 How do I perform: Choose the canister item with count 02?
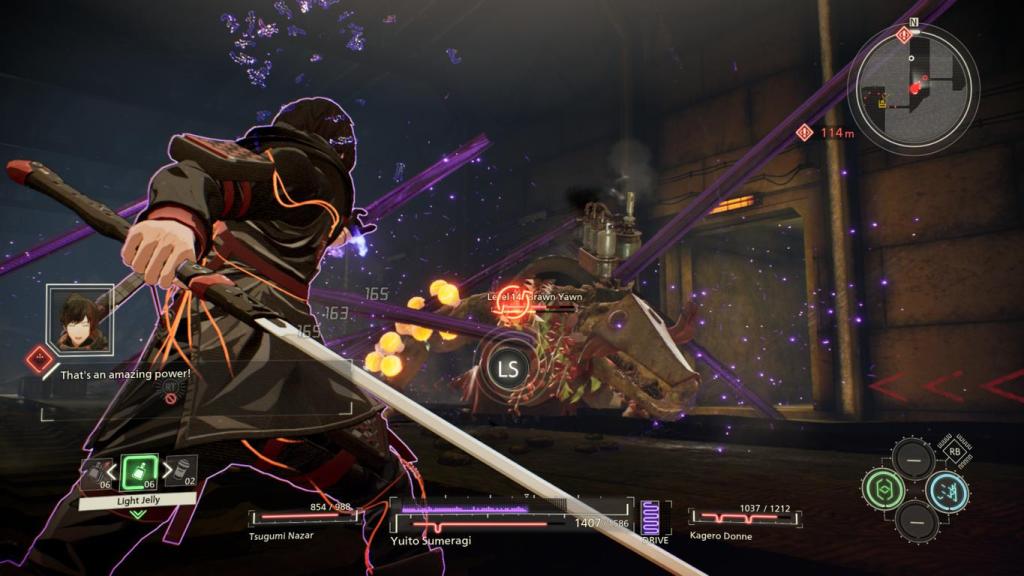point(180,470)
